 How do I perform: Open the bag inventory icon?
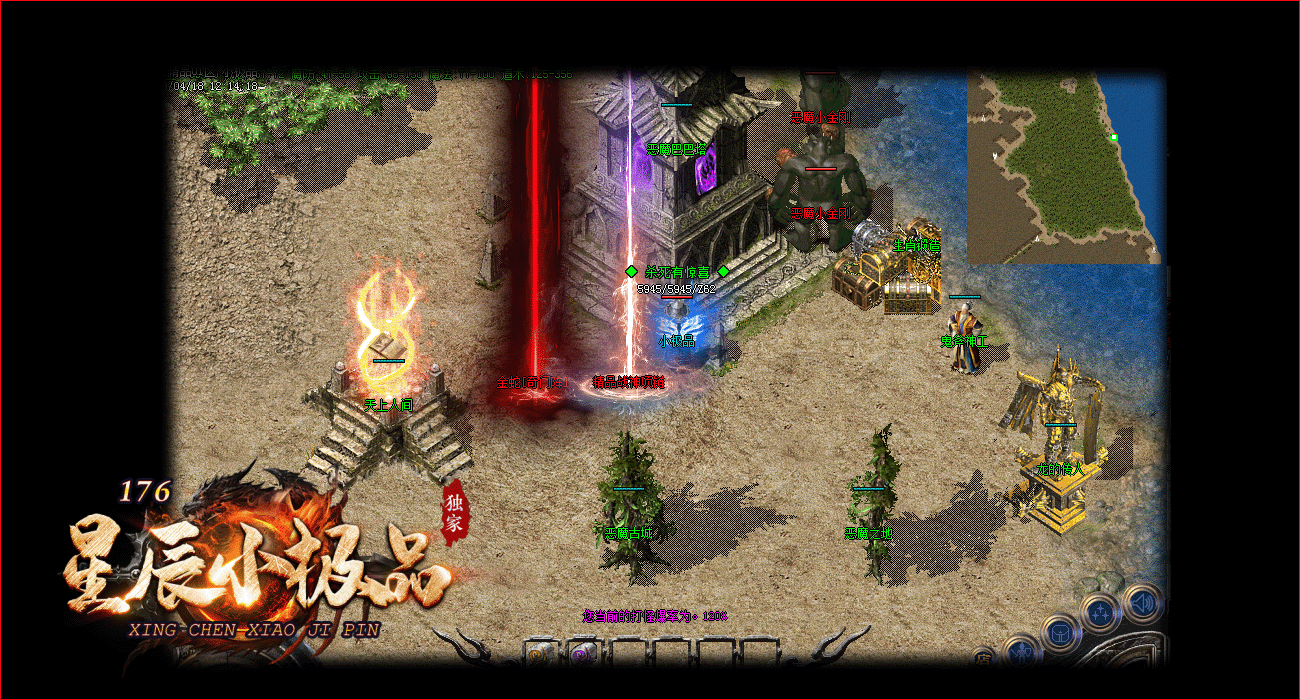tap(1058, 633)
